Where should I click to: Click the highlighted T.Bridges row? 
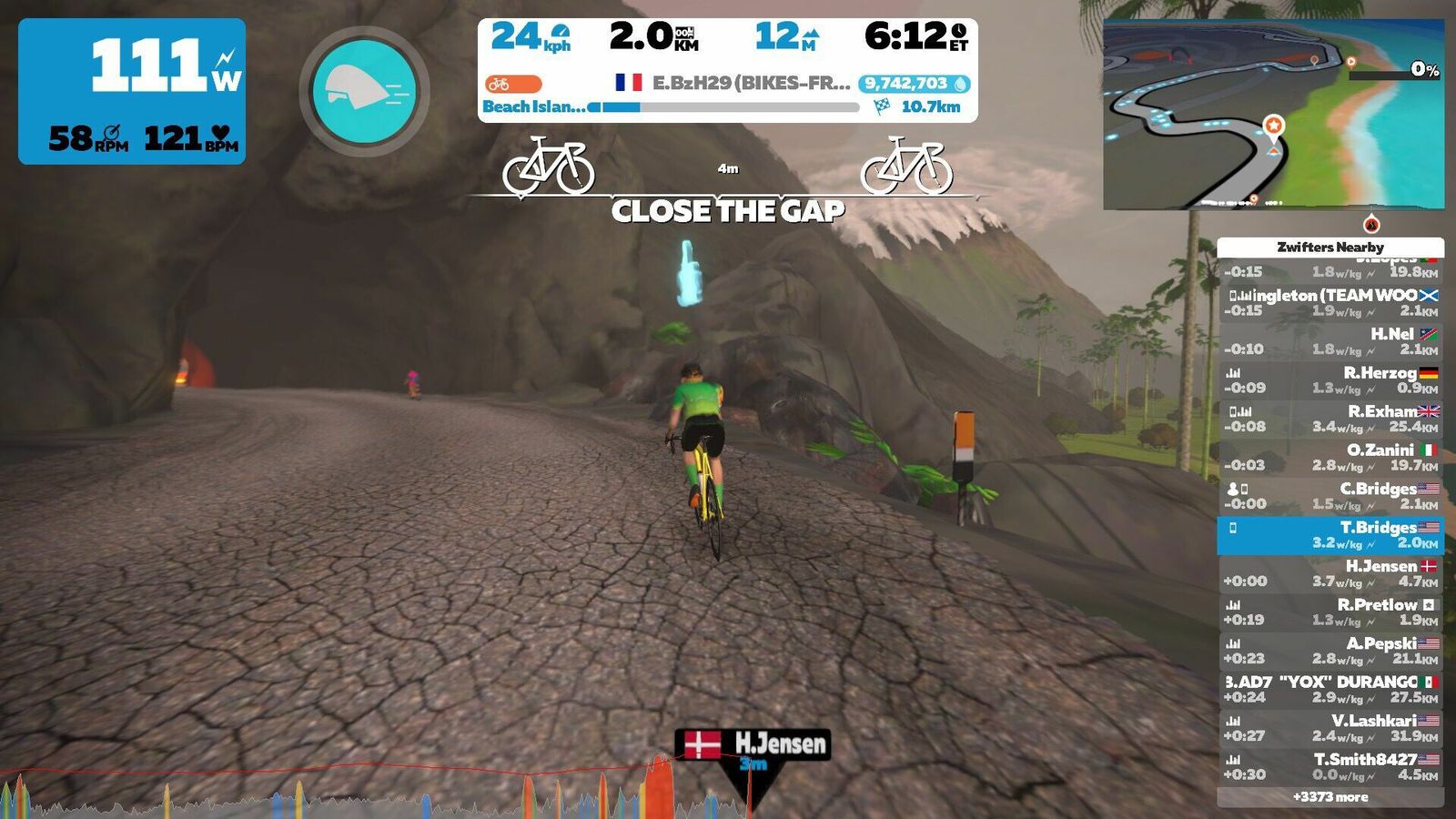(x=1330, y=535)
